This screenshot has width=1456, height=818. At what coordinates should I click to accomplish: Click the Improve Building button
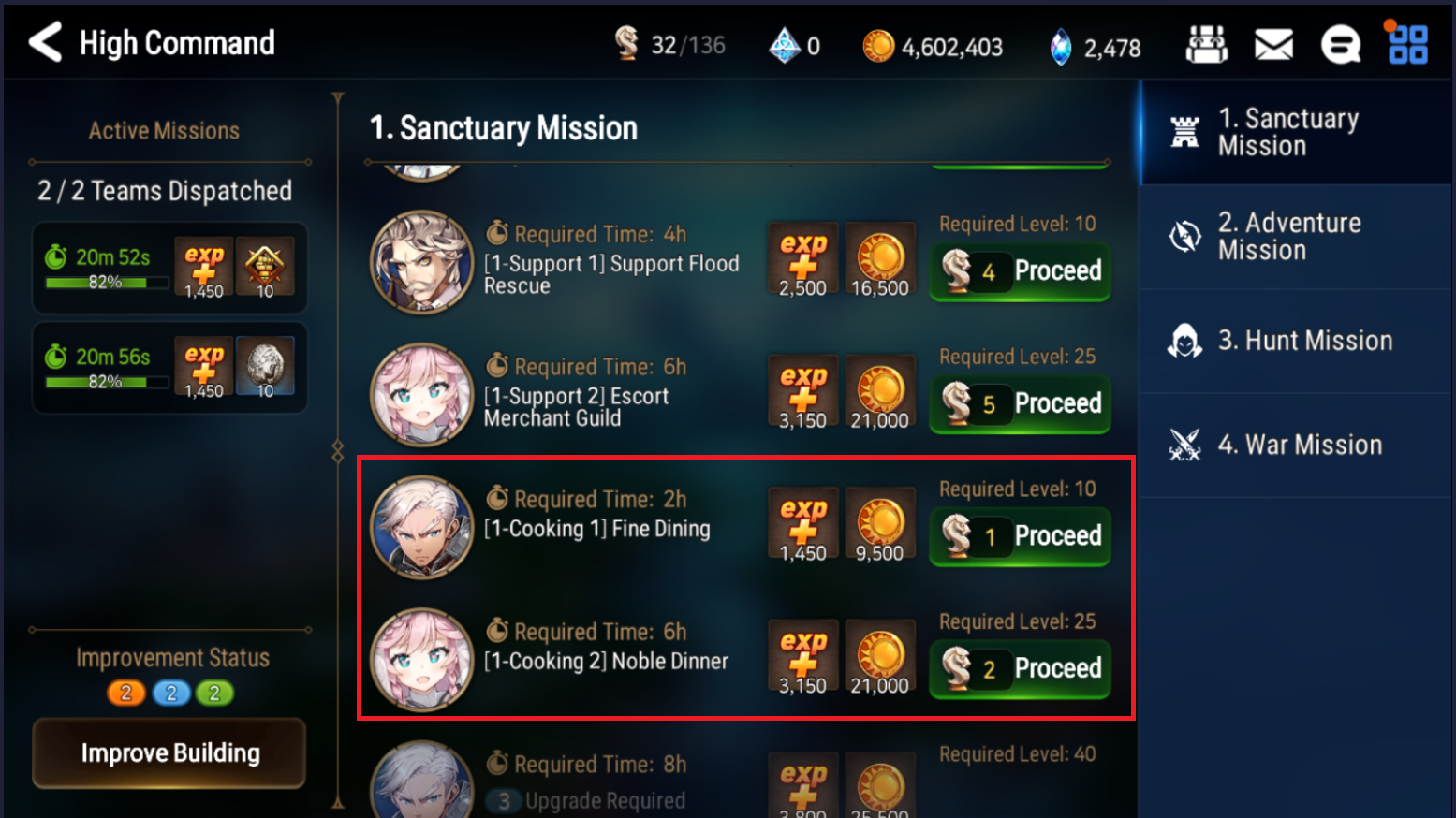(169, 752)
